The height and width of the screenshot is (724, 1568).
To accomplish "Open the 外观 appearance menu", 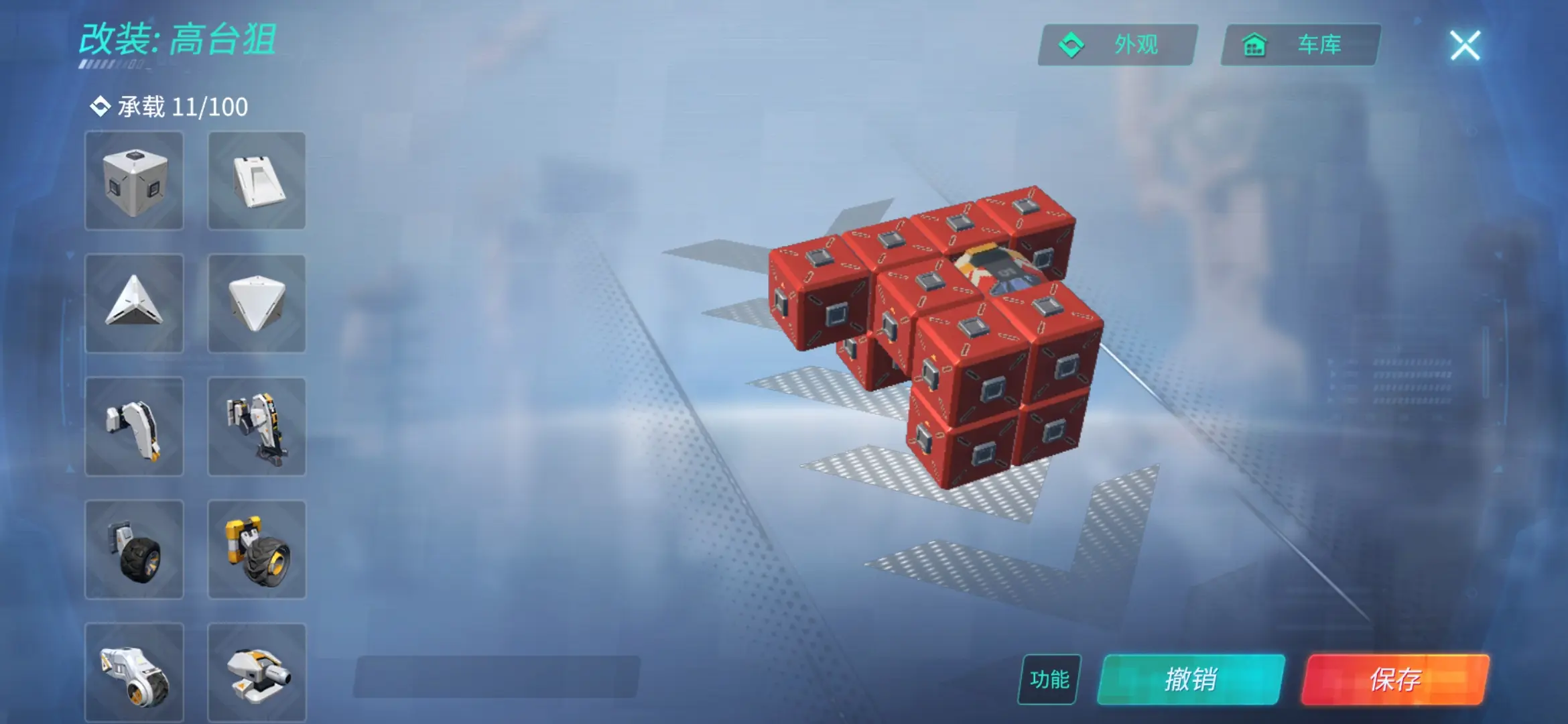I will coord(1118,45).
